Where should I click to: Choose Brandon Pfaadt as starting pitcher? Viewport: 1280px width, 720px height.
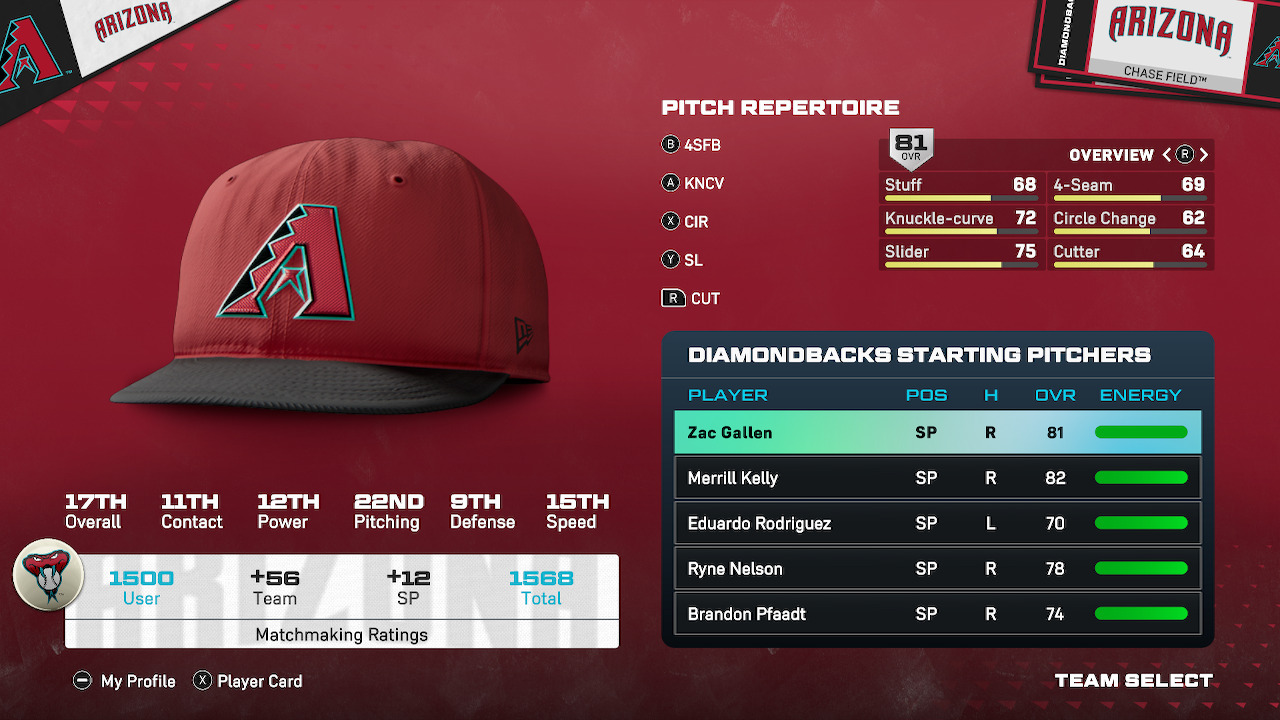(937, 614)
